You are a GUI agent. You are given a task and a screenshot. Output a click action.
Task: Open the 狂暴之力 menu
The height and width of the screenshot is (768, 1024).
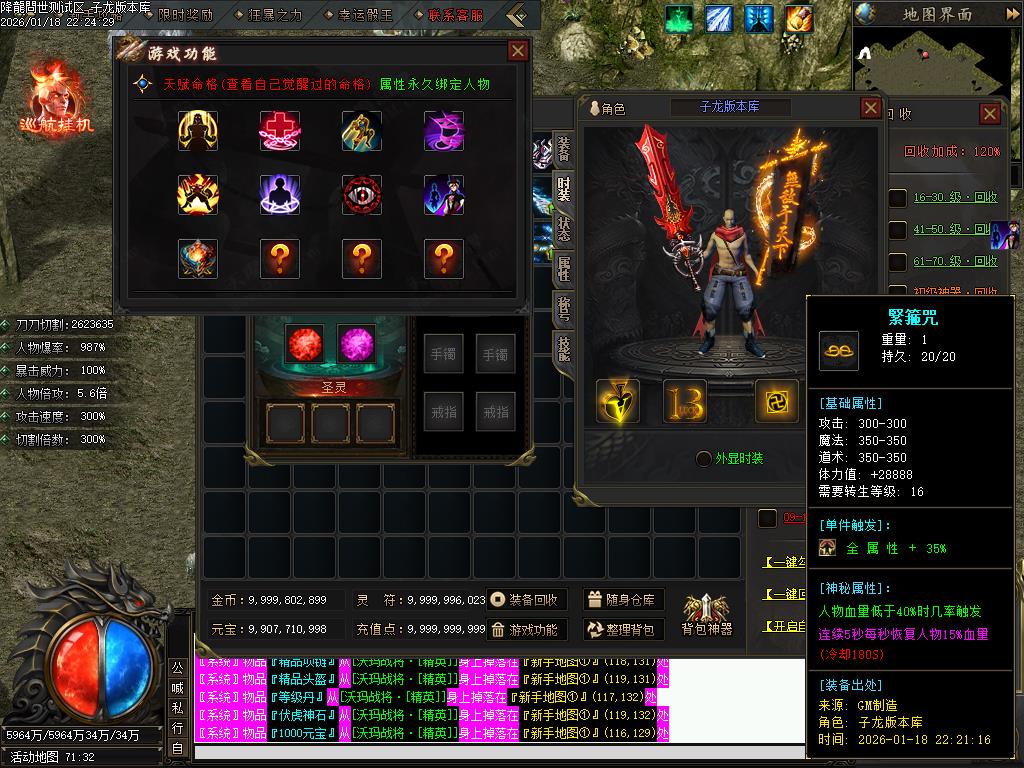tap(268, 15)
